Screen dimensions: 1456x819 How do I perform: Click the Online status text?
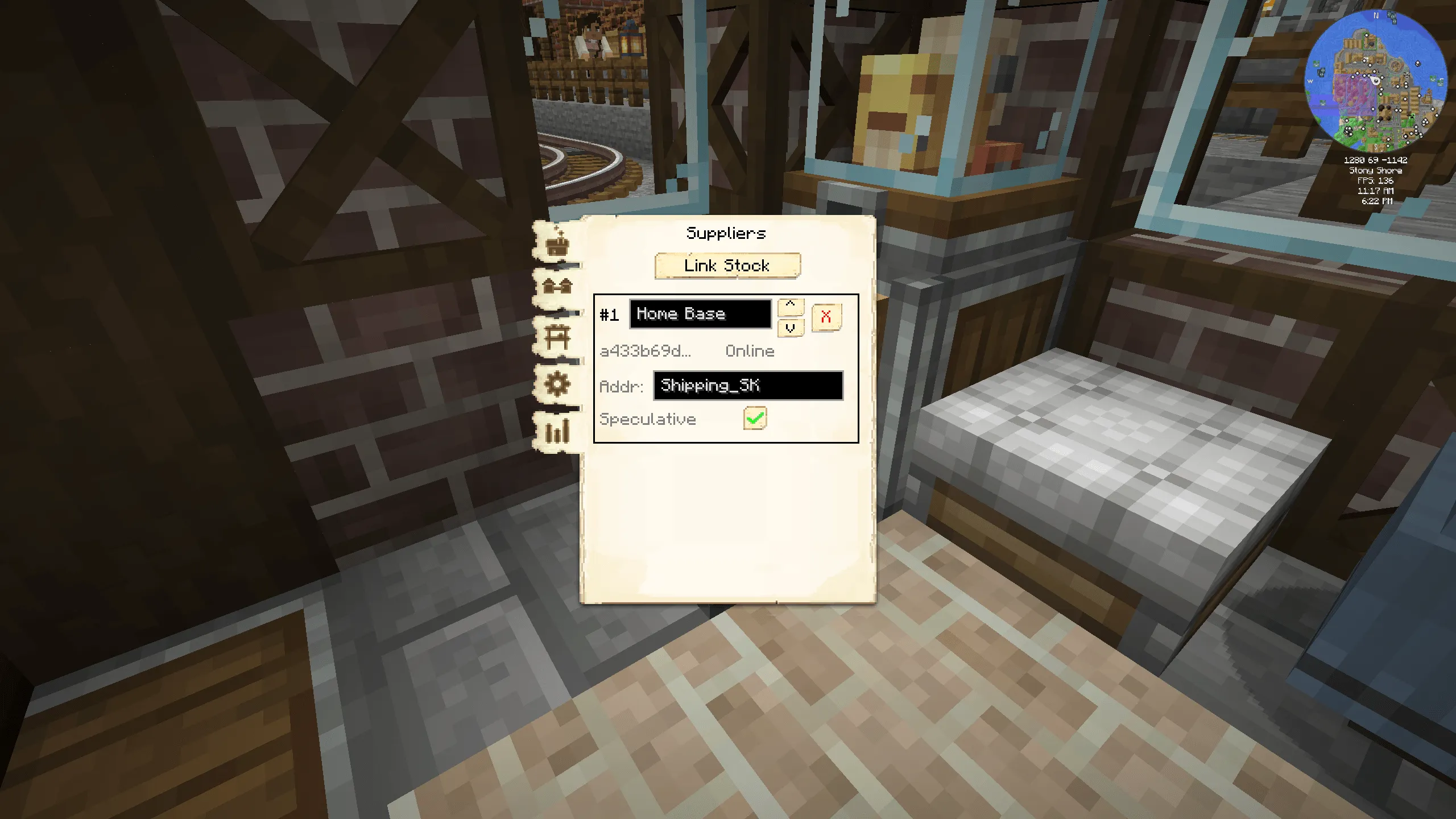tap(749, 351)
